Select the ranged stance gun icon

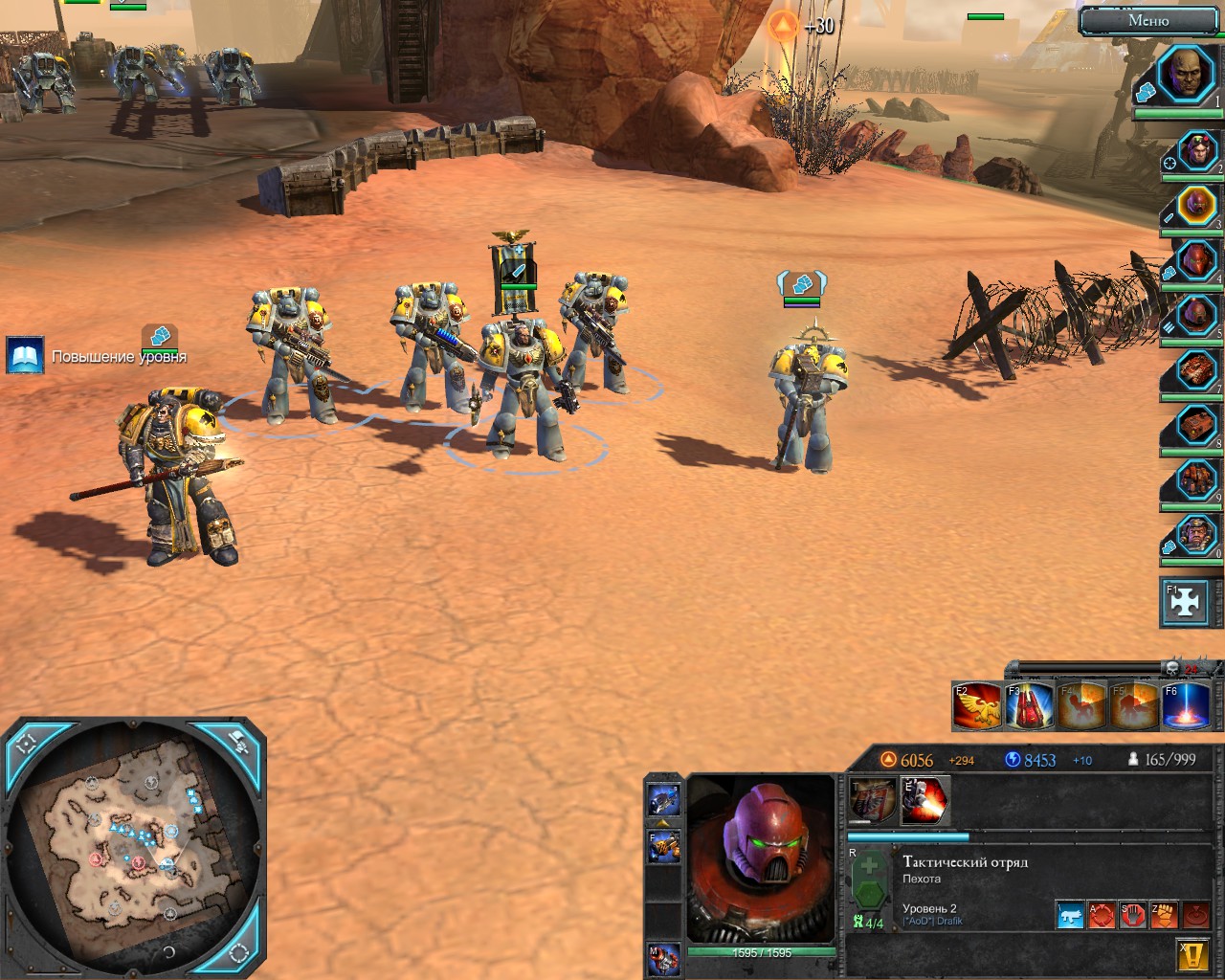coord(1070,916)
